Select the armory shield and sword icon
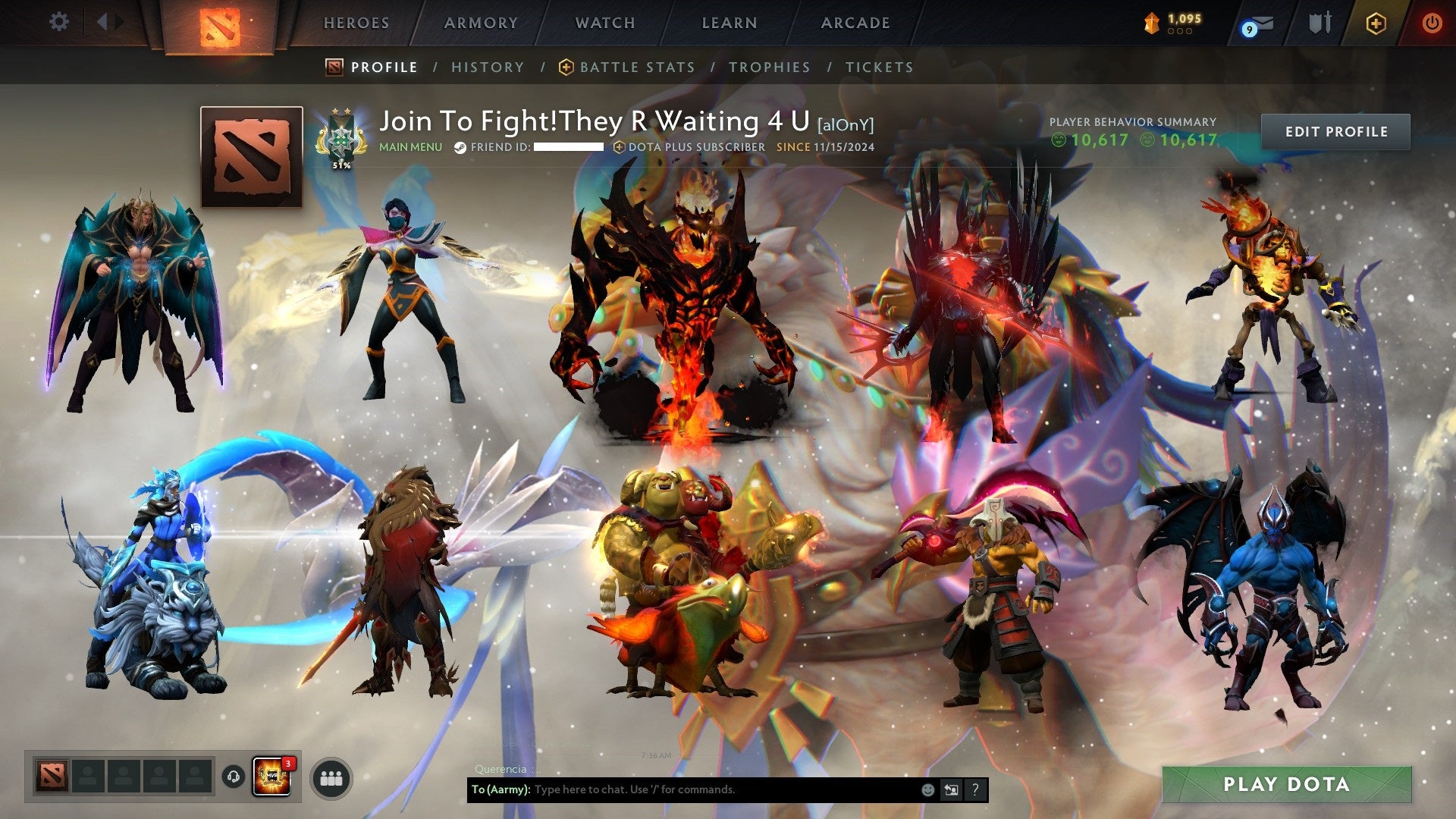This screenshot has width=1456, height=819. tap(1321, 23)
